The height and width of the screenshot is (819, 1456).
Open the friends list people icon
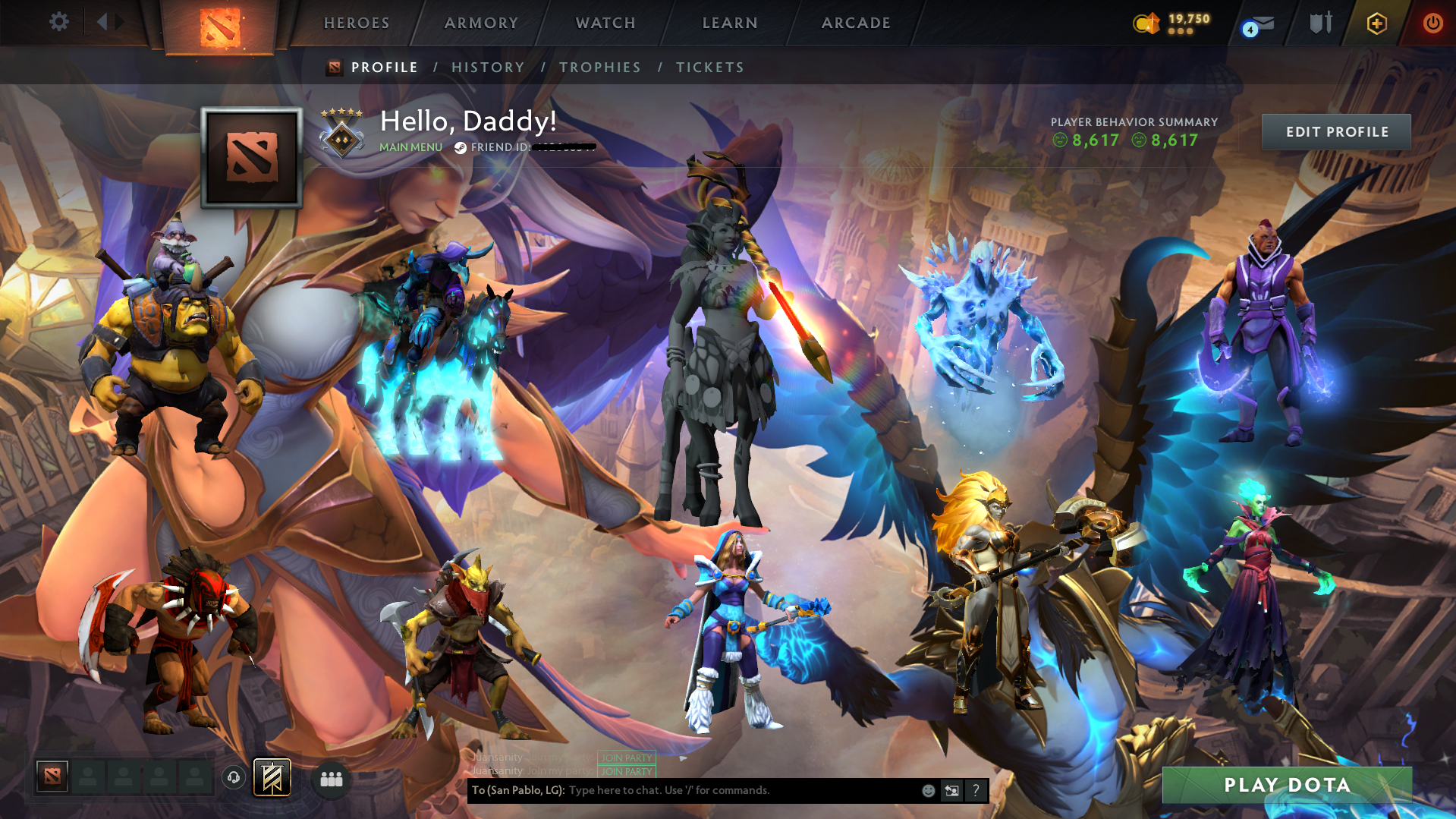[331, 778]
